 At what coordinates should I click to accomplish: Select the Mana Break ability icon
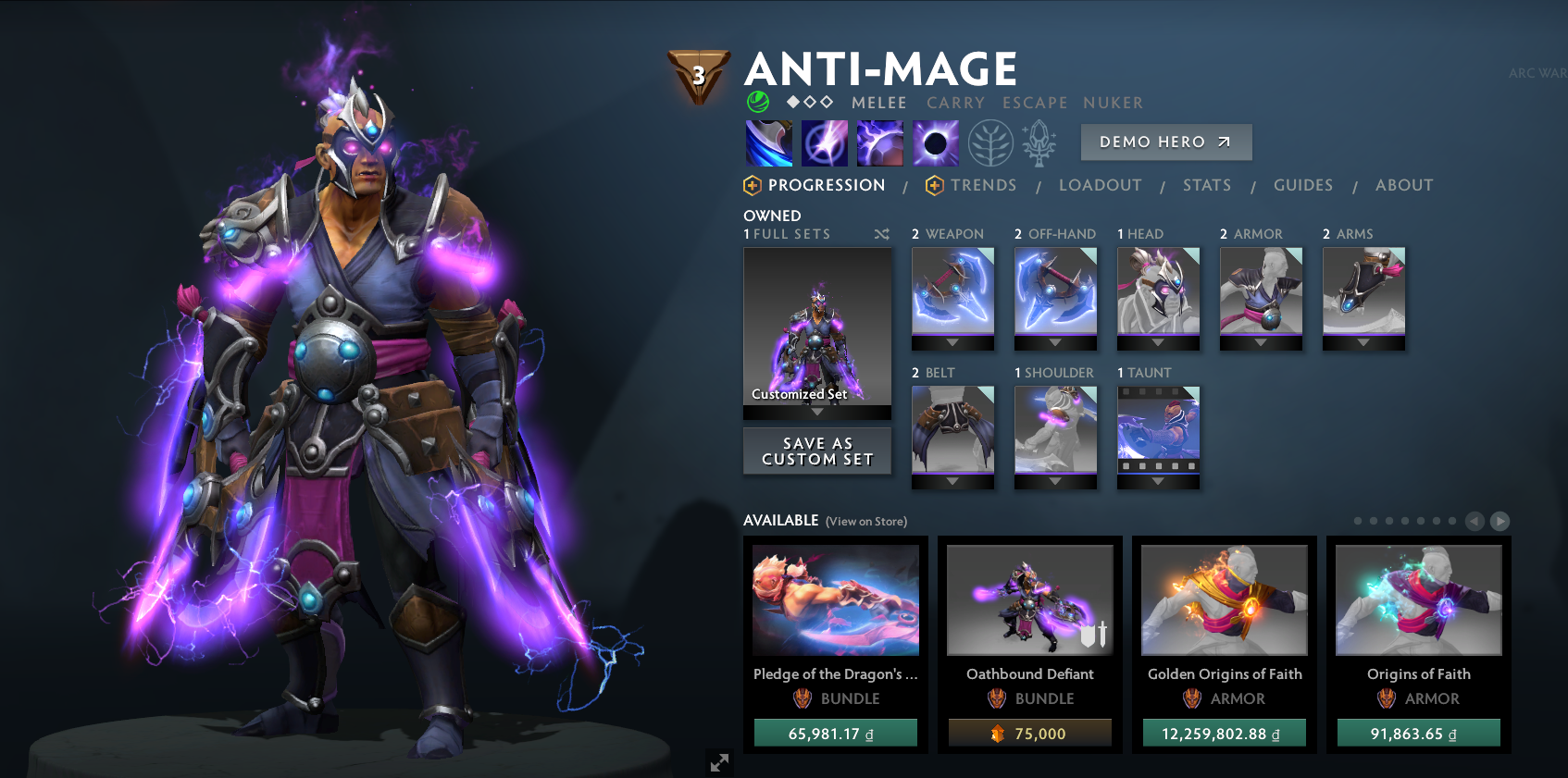coord(768,142)
